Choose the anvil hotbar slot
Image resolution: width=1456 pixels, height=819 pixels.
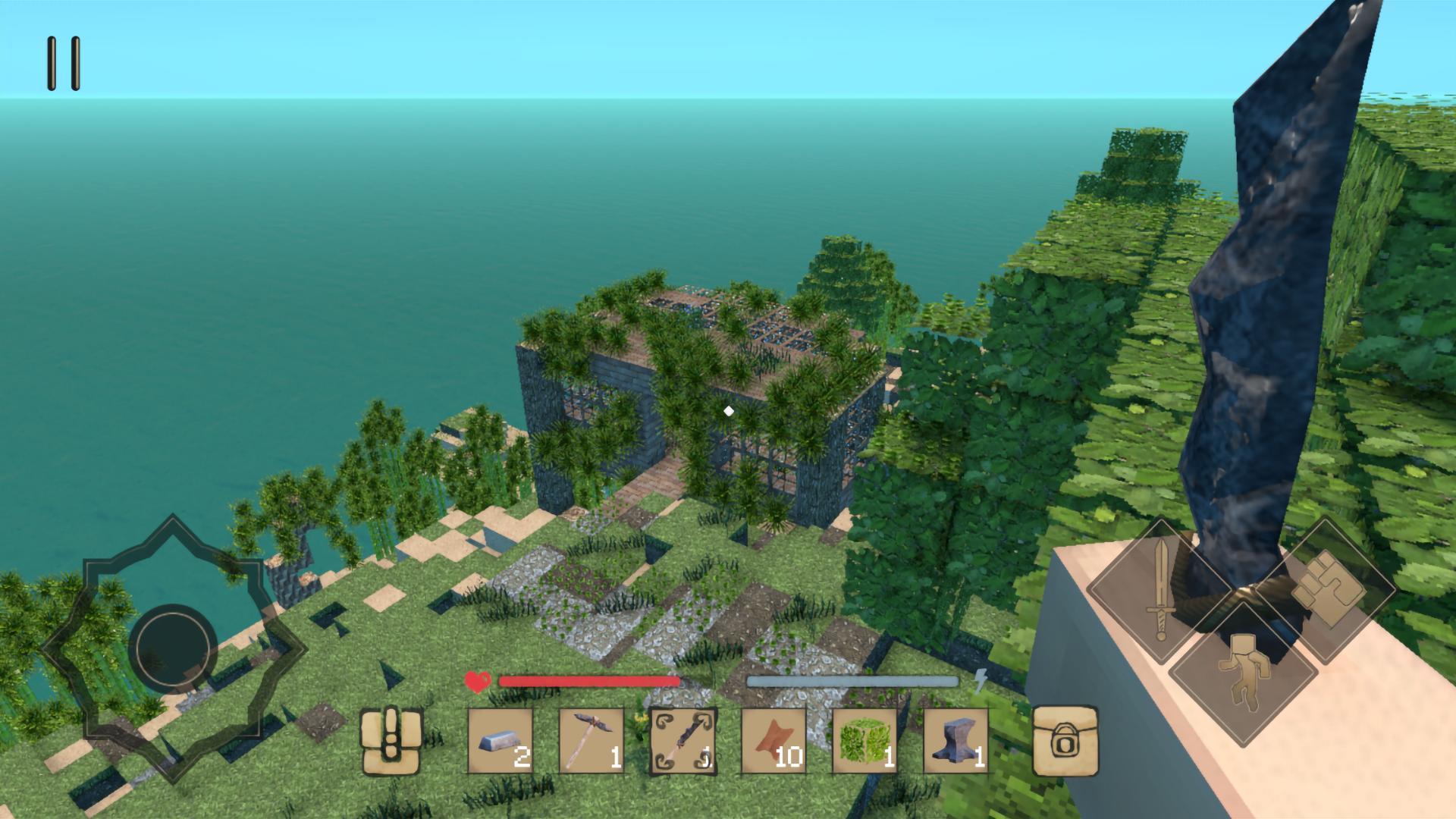point(955,741)
